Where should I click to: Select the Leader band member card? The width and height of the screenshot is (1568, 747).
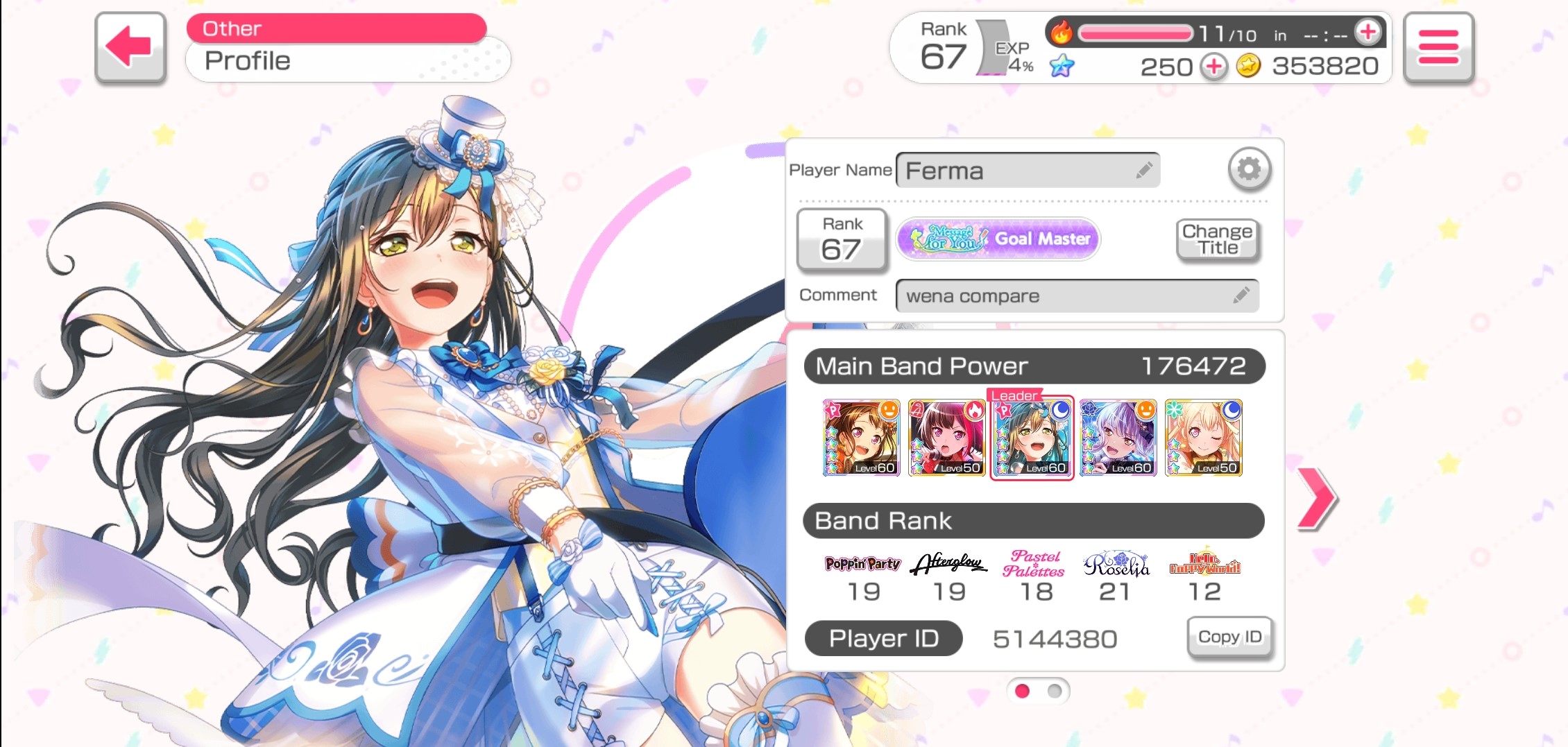tap(1032, 438)
